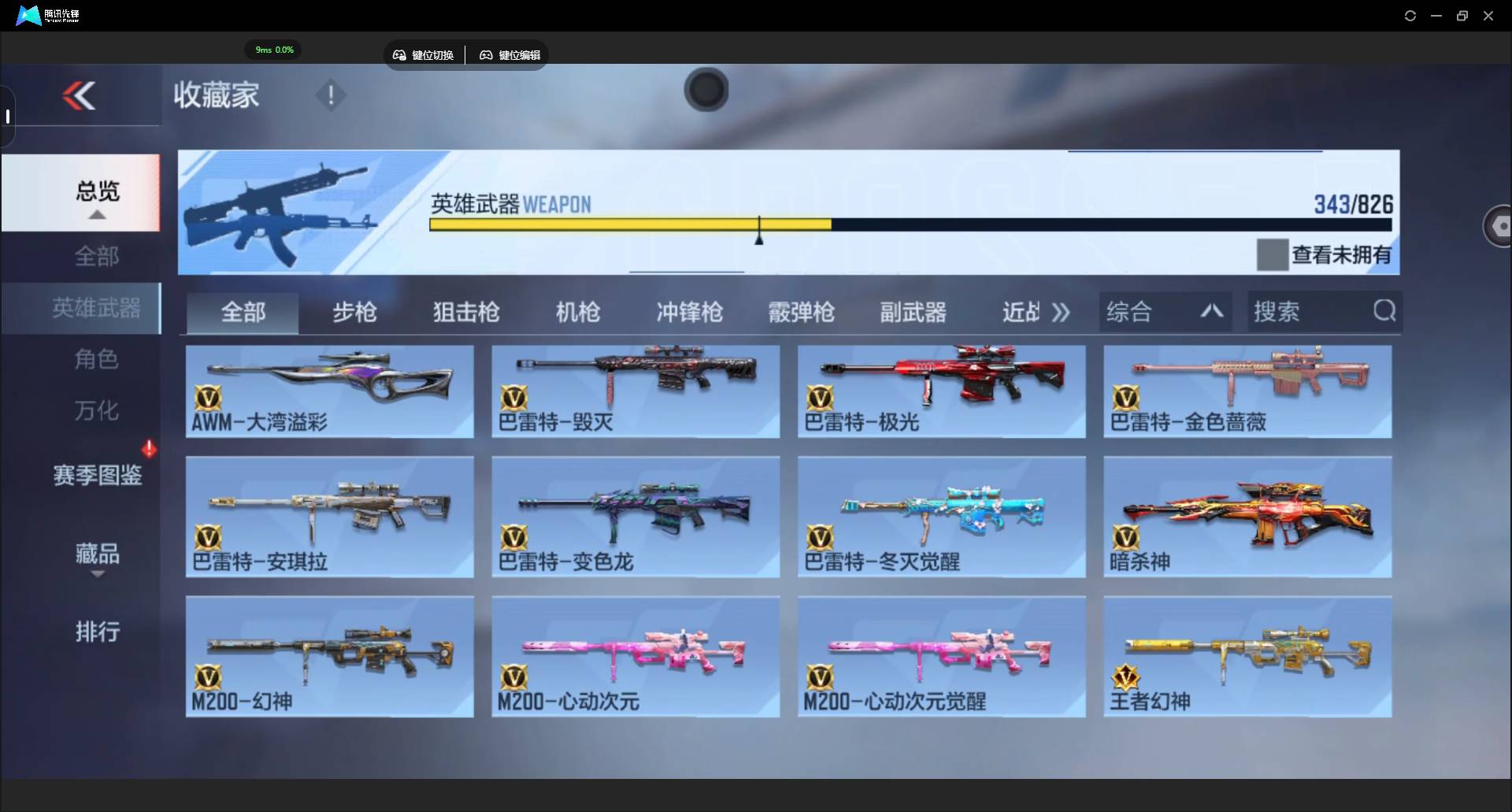Open the 综合 sorting dropdown
This screenshot has height=812, width=1512.
pyautogui.click(x=1165, y=311)
